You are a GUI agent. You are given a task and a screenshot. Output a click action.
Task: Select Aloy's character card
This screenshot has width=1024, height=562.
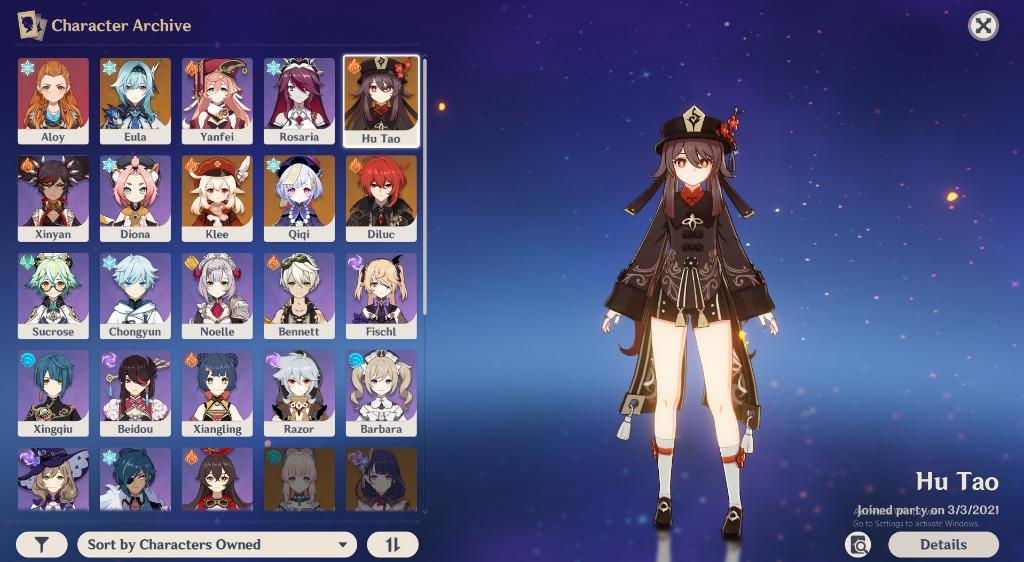point(53,100)
